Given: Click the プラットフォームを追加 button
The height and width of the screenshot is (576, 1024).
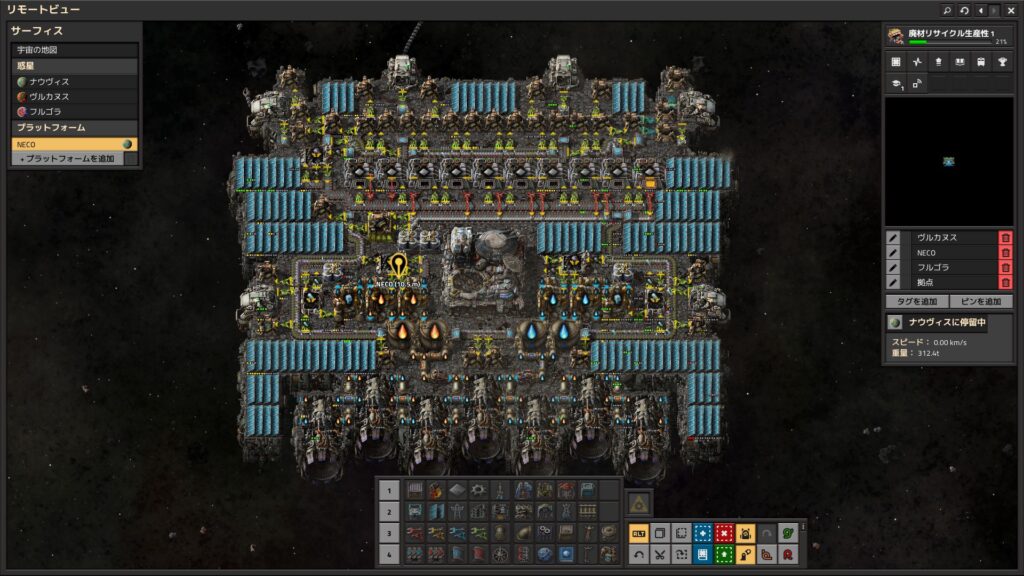Looking at the screenshot, I should pos(68,159).
